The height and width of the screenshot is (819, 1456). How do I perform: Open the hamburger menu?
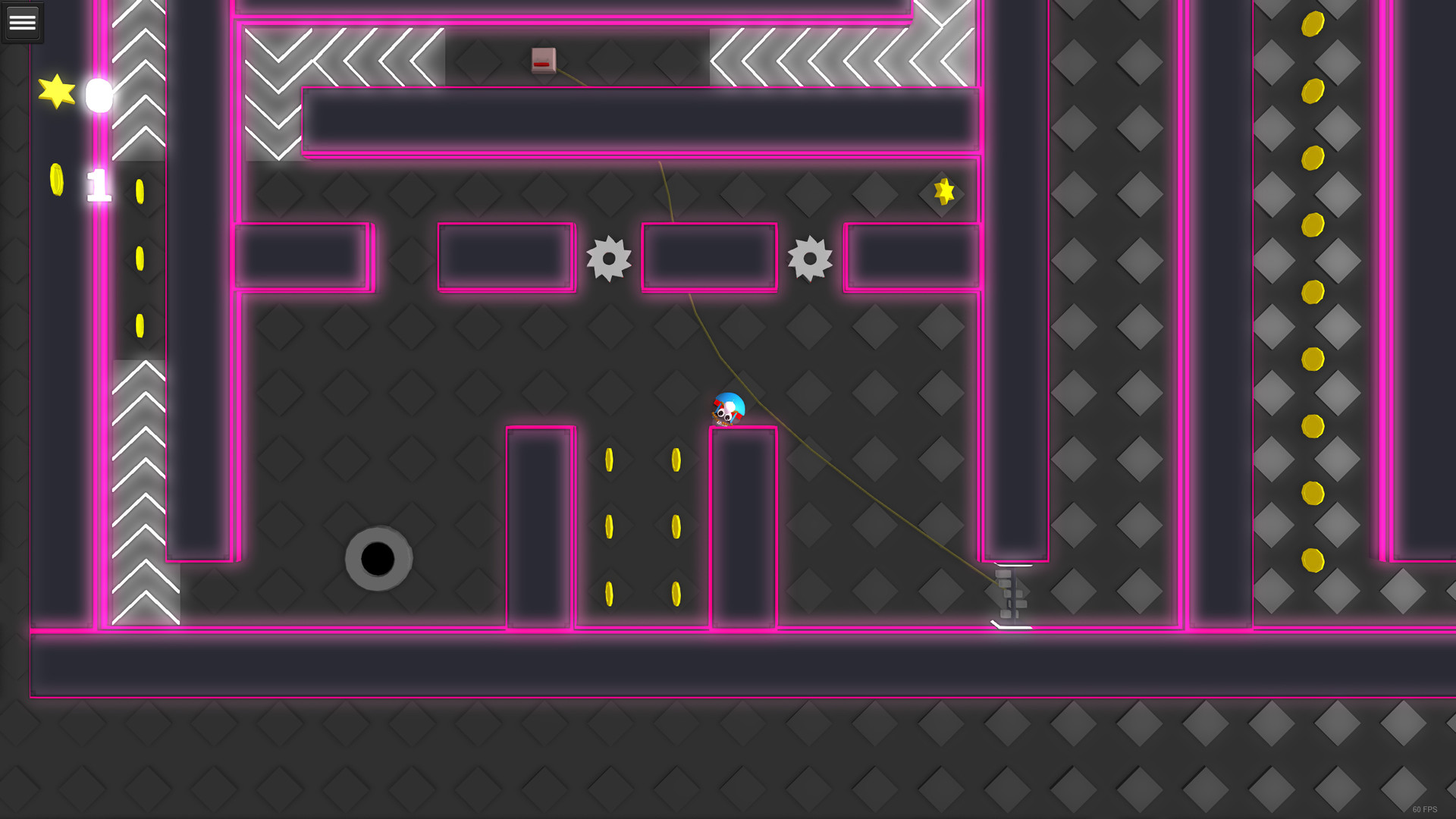[x=22, y=21]
